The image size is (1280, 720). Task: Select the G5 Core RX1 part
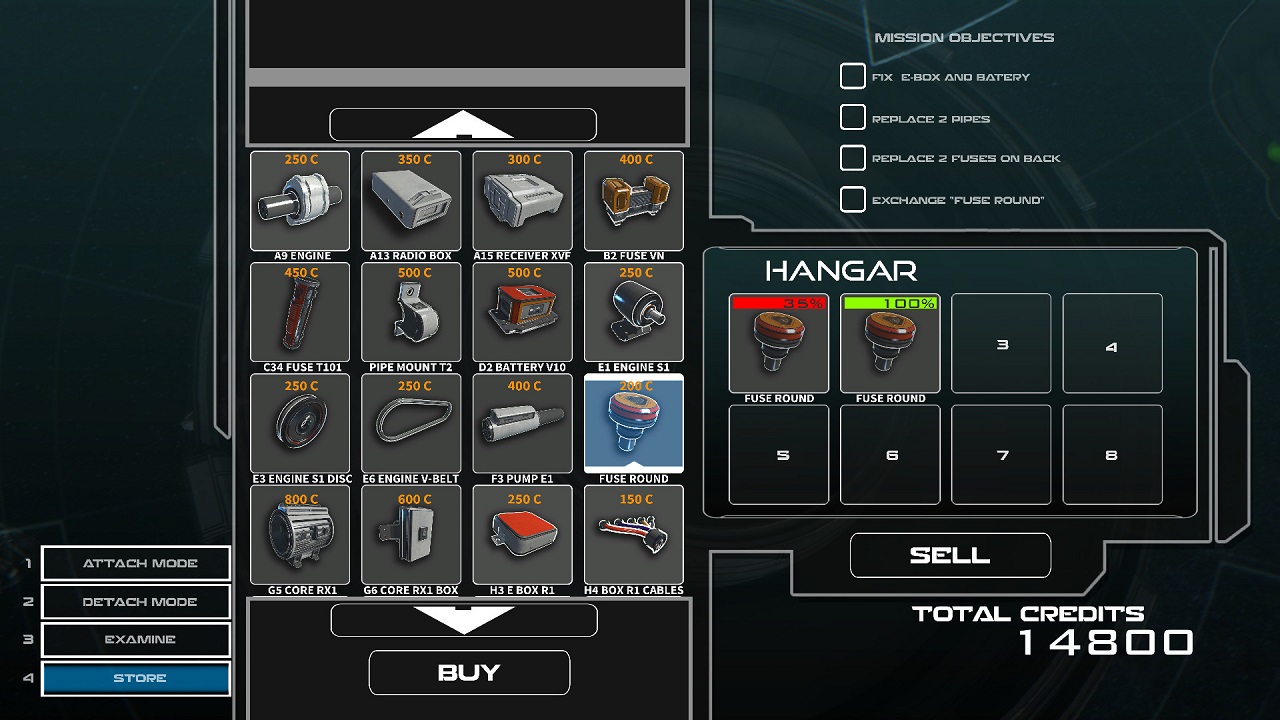pyautogui.click(x=300, y=535)
